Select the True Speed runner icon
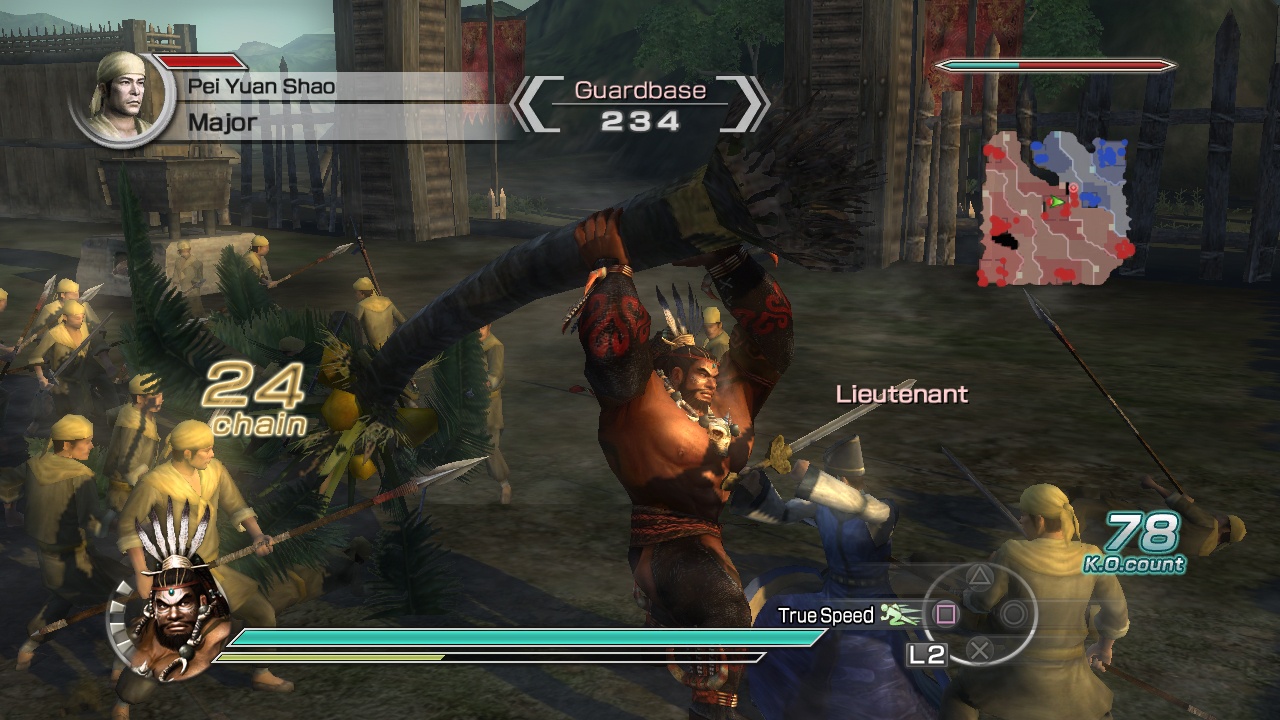1280x720 pixels. (x=893, y=614)
